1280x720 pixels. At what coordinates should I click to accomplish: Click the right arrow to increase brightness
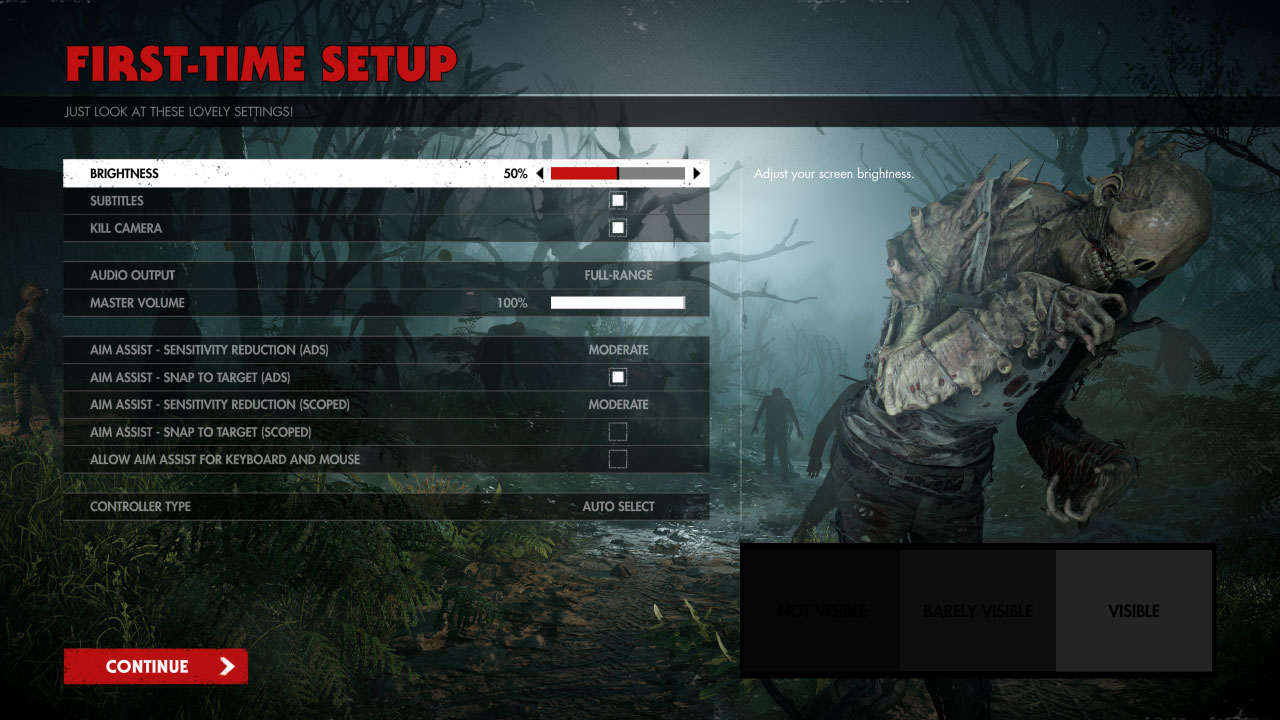pos(696,172)
